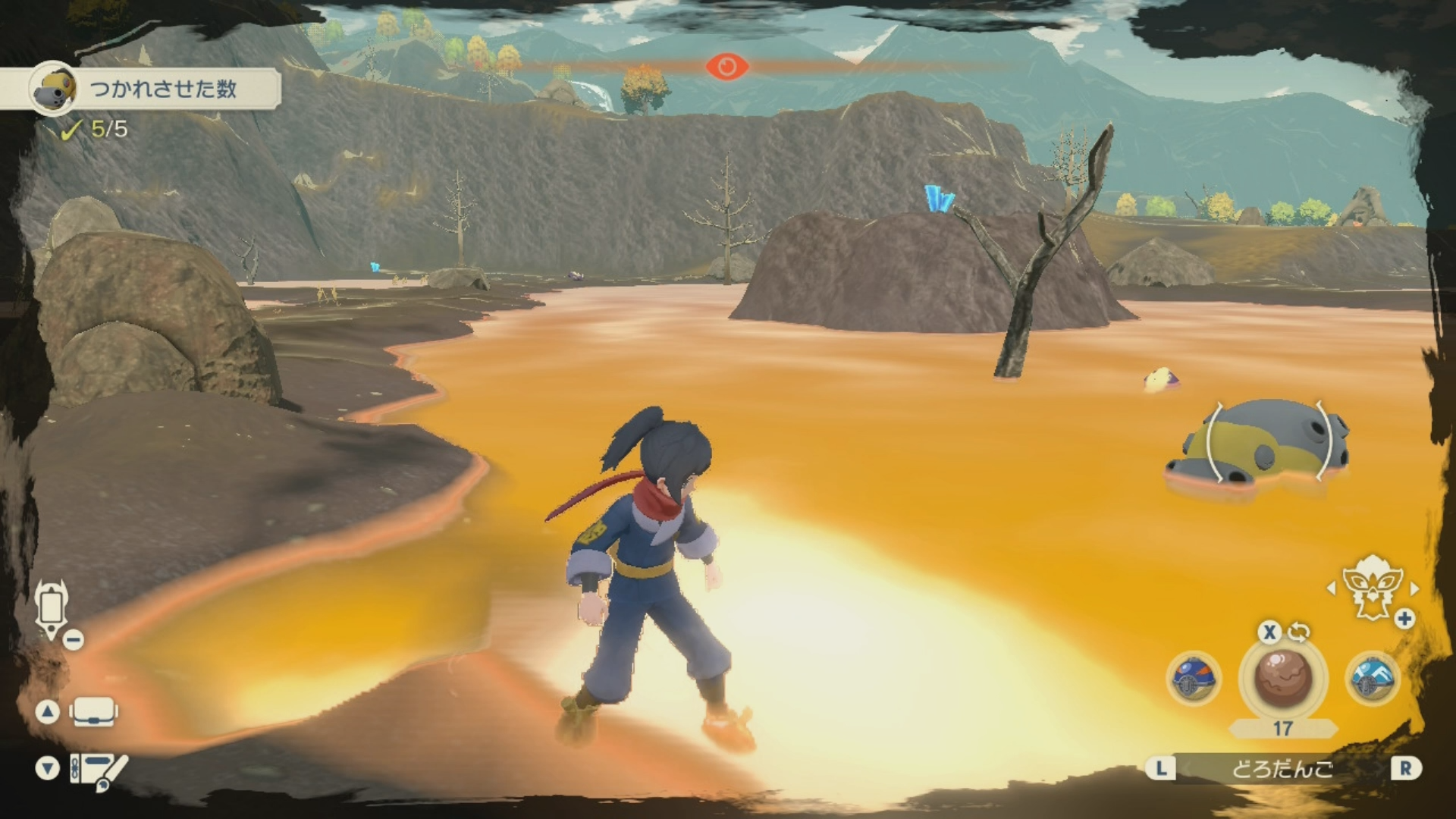Switch to the next ride with the right arrow
The image size is (1456, 819).
point(1414,588)
